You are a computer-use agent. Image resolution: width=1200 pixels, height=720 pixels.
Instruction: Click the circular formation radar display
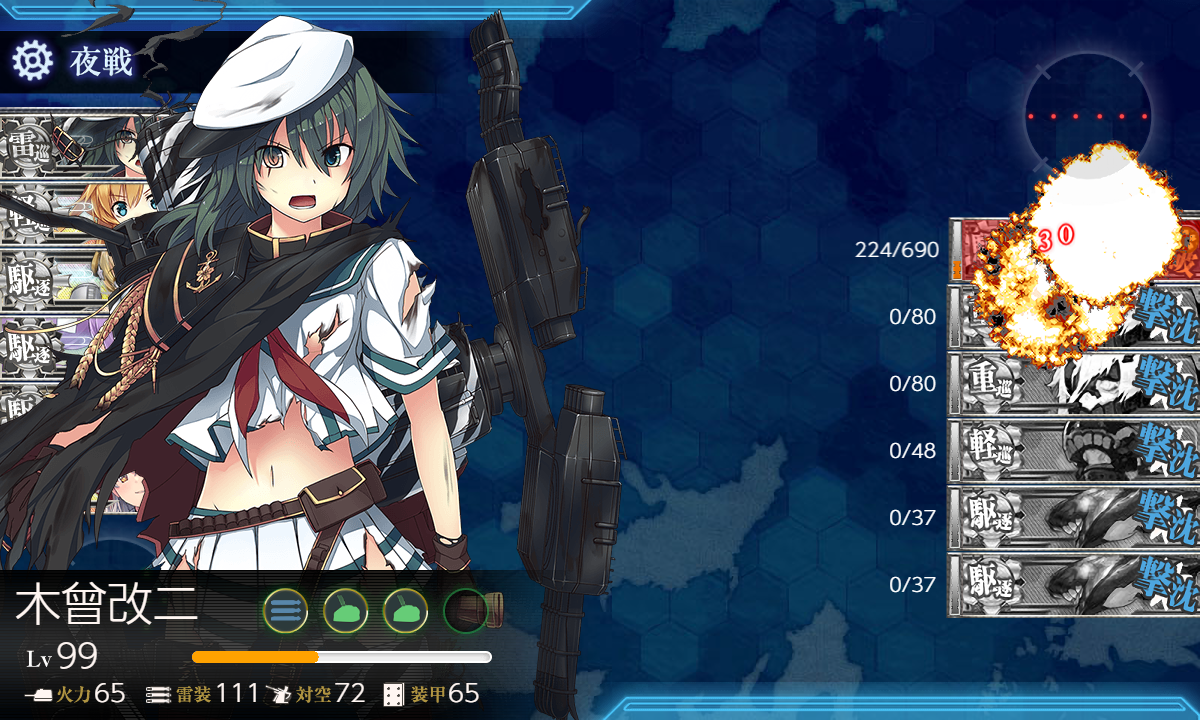1090,115
